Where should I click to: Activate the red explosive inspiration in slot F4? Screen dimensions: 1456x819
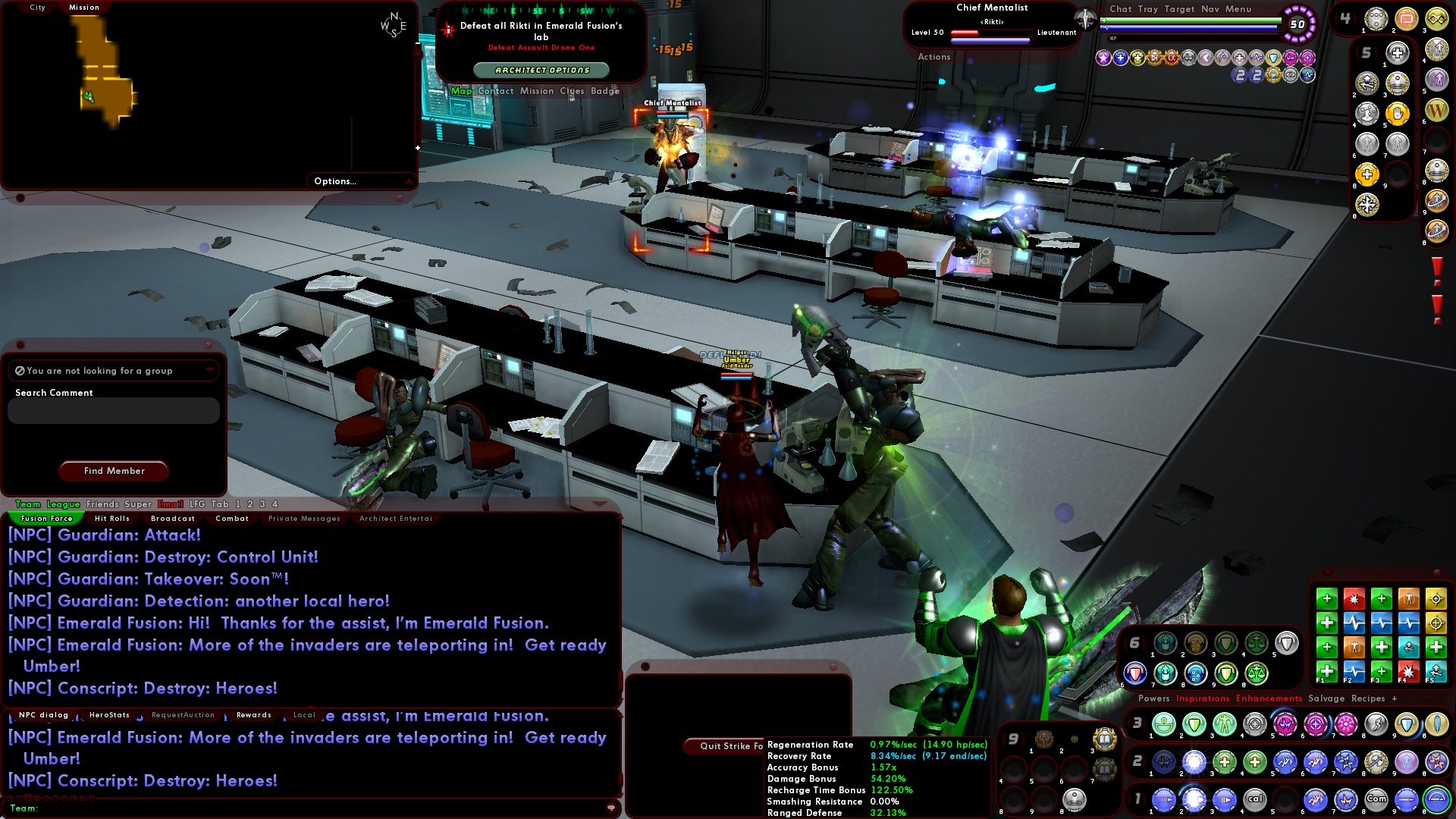(x=1407, y=672)
